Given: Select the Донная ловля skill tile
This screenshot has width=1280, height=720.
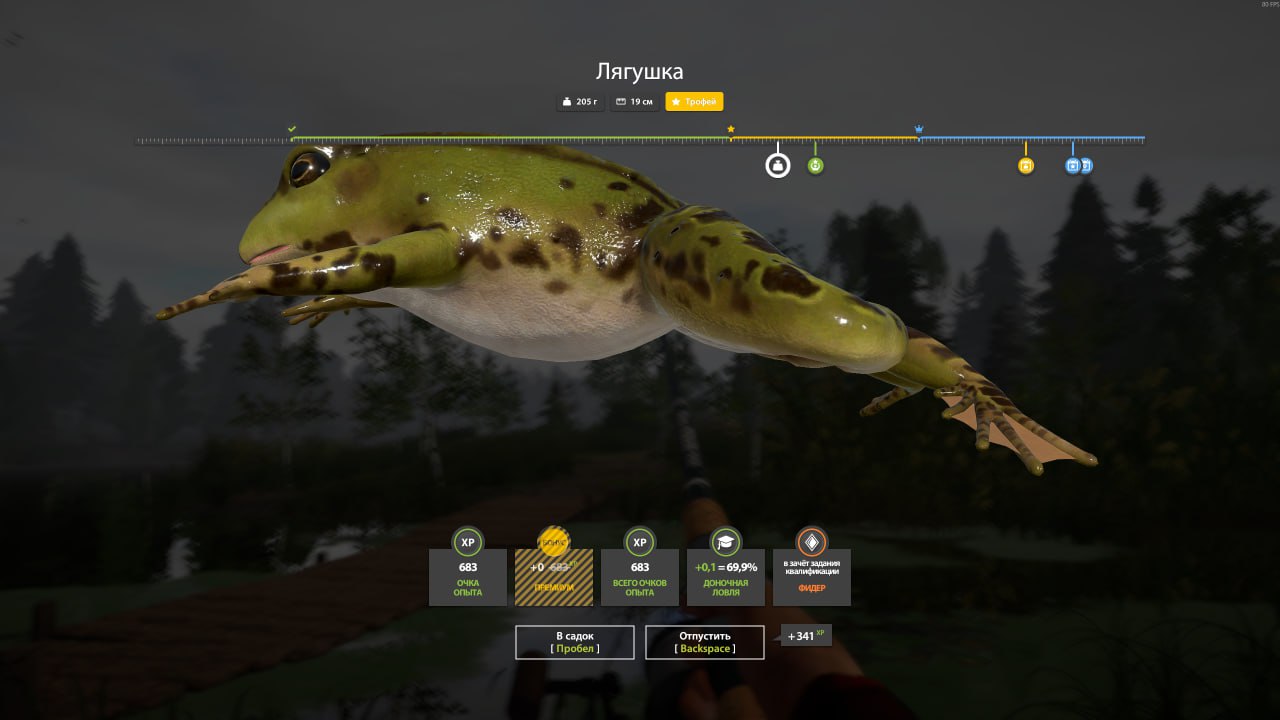Looking at the screenshot, I should coord(726,576).
